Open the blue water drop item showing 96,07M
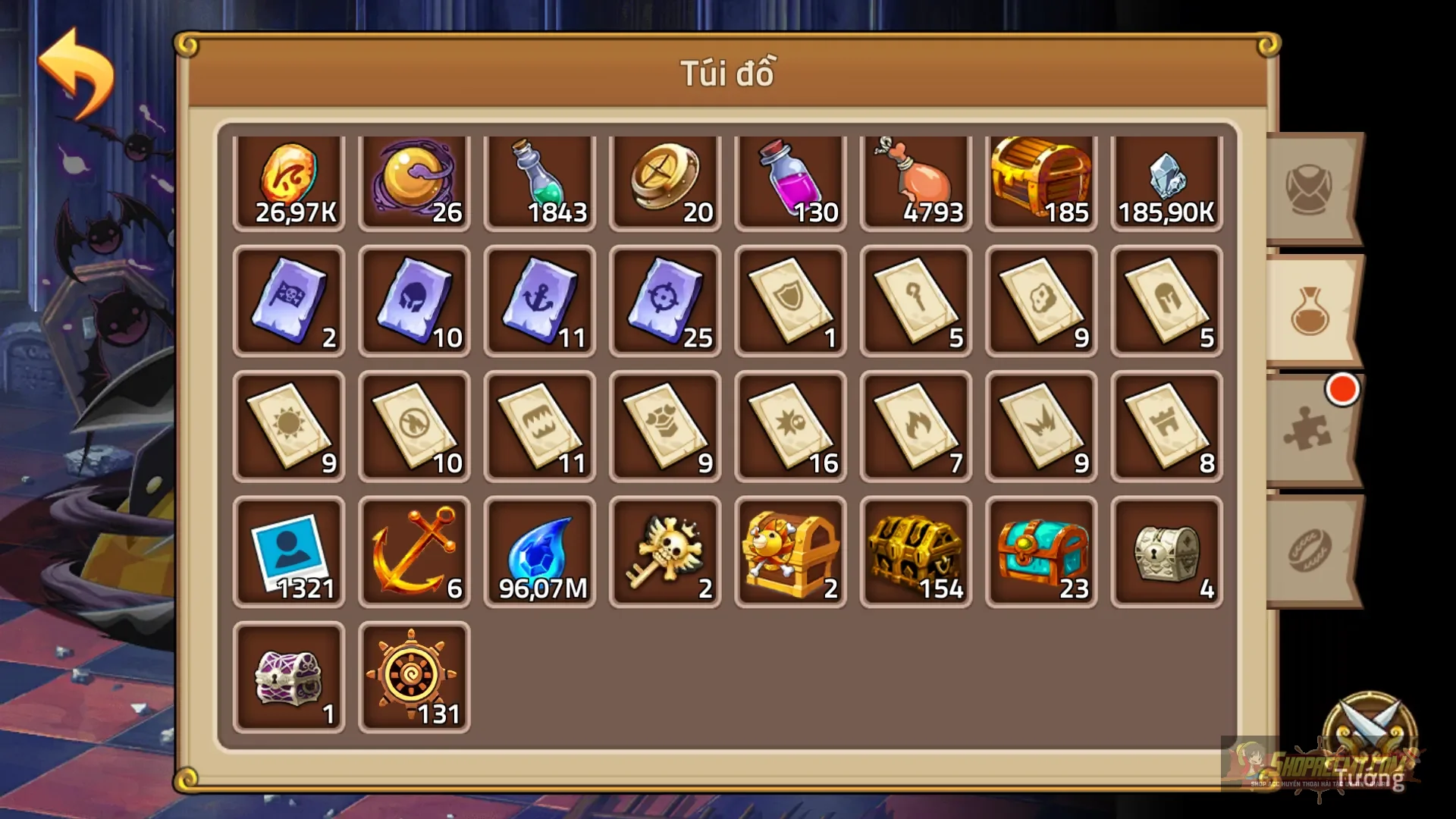Screen dimensions: 1456x819 (x=539, y=550)
